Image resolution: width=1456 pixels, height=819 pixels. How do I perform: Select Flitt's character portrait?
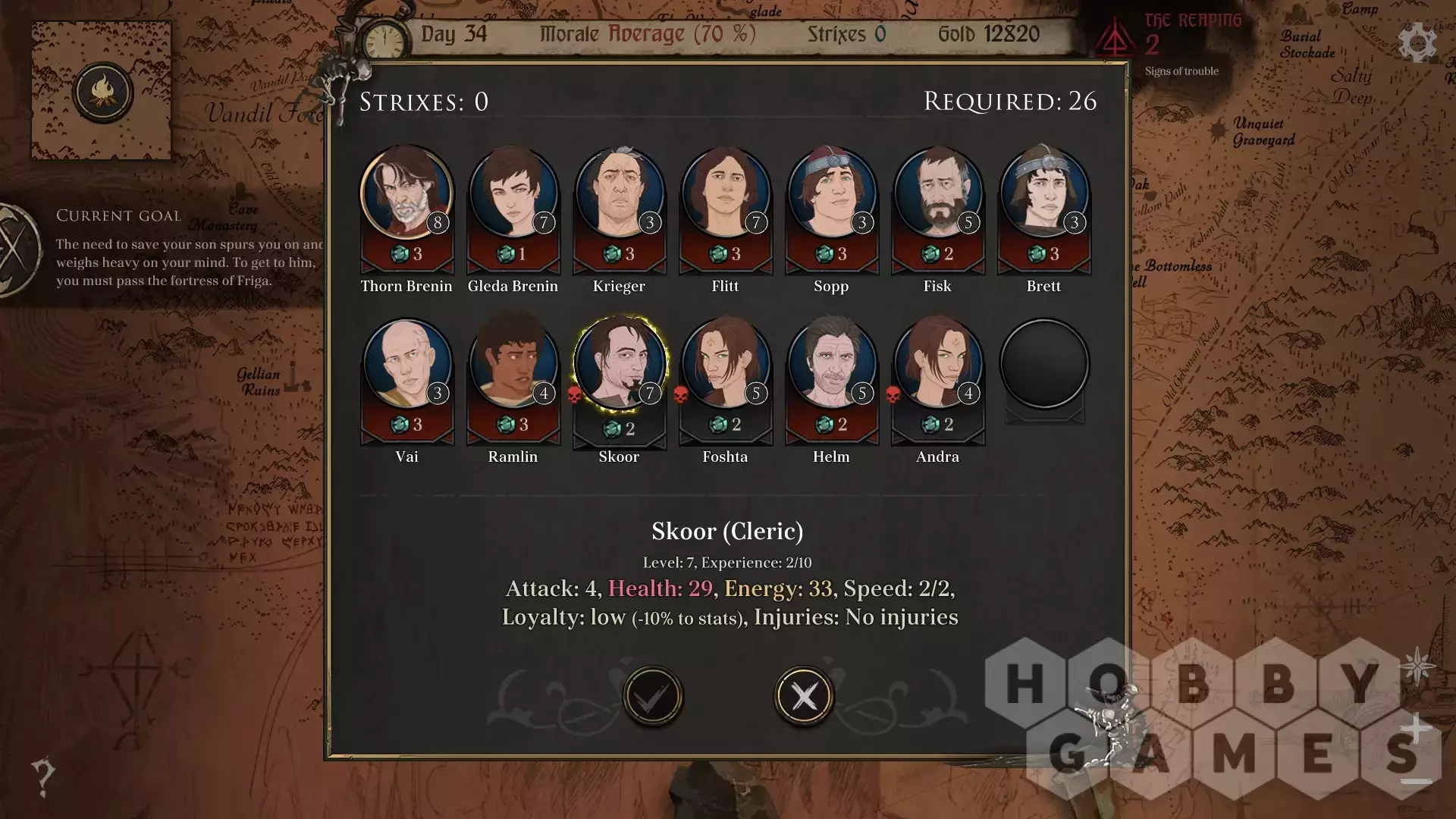tap(725, 193)
